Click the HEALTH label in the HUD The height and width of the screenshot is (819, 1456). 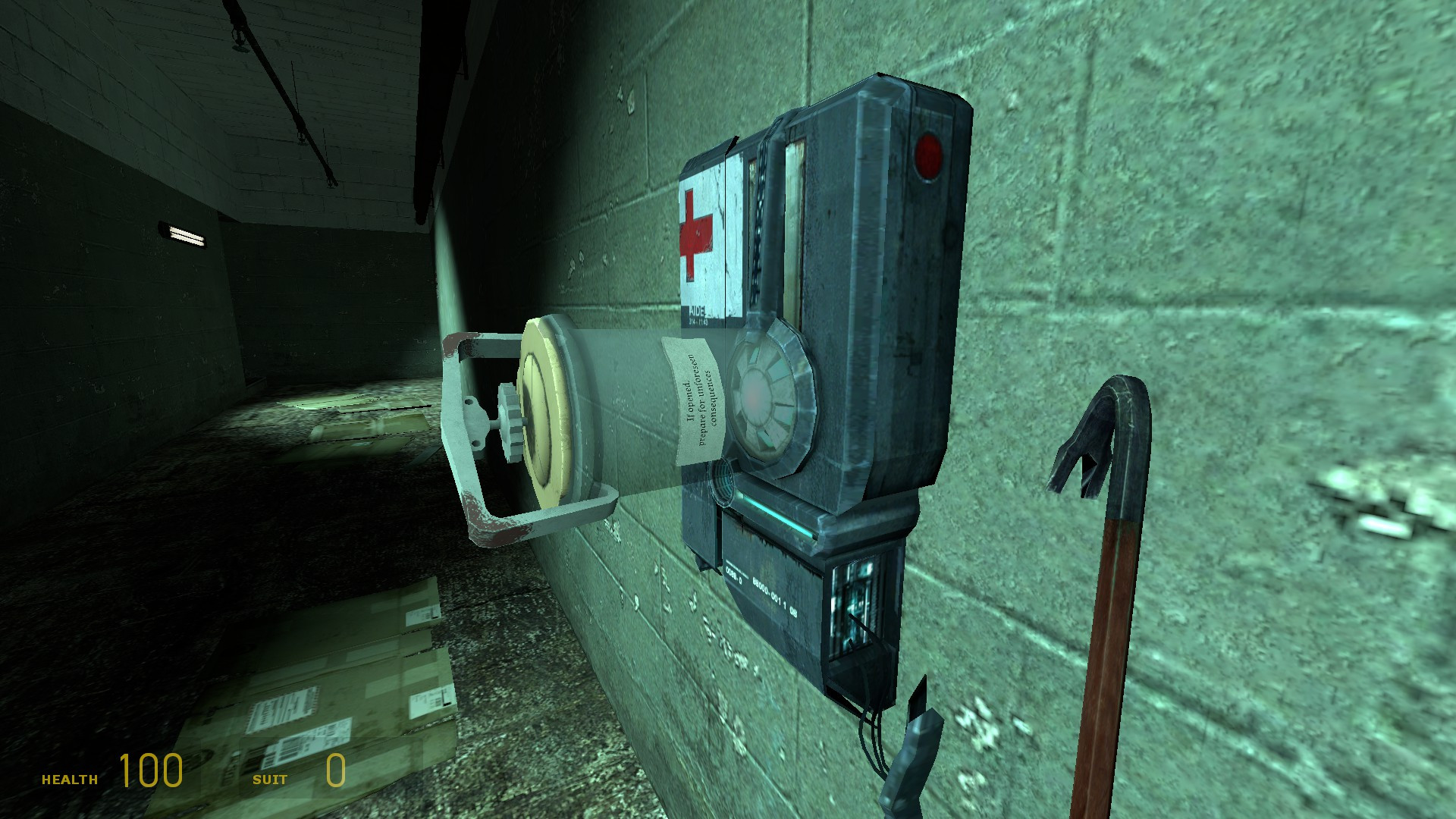click(70, 777)
